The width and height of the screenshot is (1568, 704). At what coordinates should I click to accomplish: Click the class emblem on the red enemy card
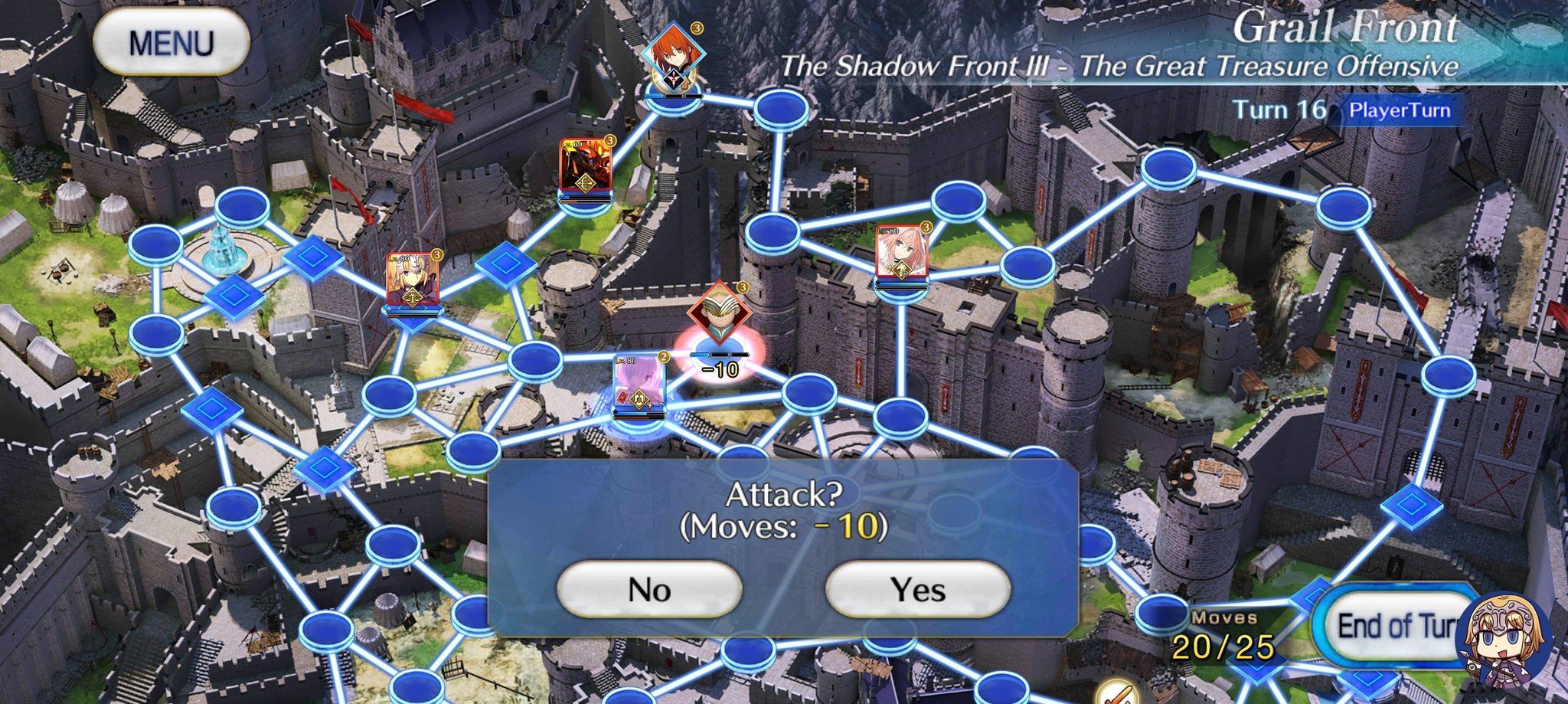(x=586, y=183)
